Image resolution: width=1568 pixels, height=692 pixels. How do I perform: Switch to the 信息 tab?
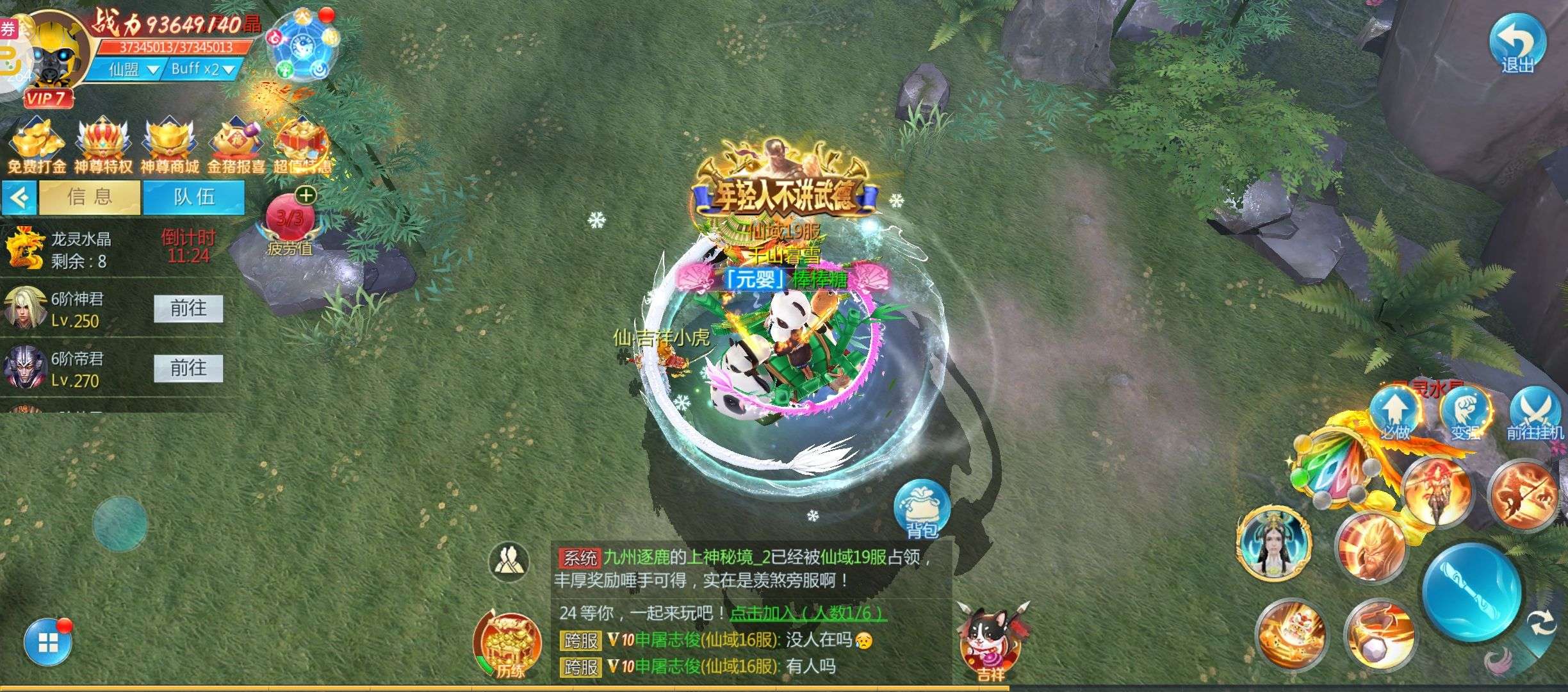[90, 197]
